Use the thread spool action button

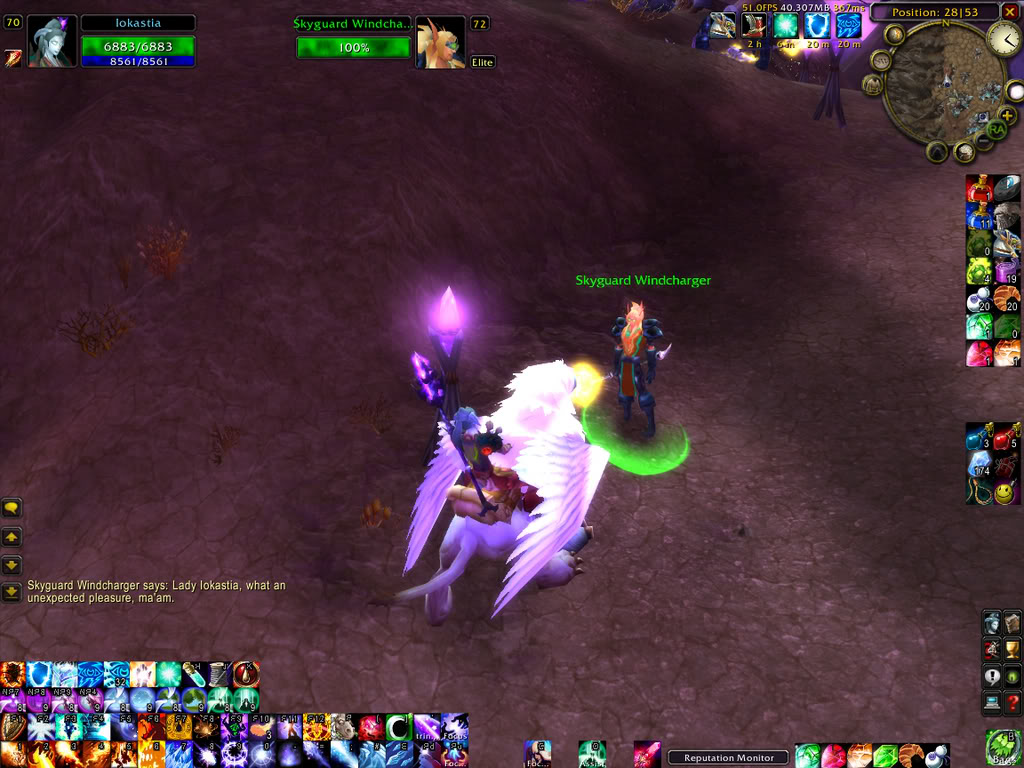[220, 674]
